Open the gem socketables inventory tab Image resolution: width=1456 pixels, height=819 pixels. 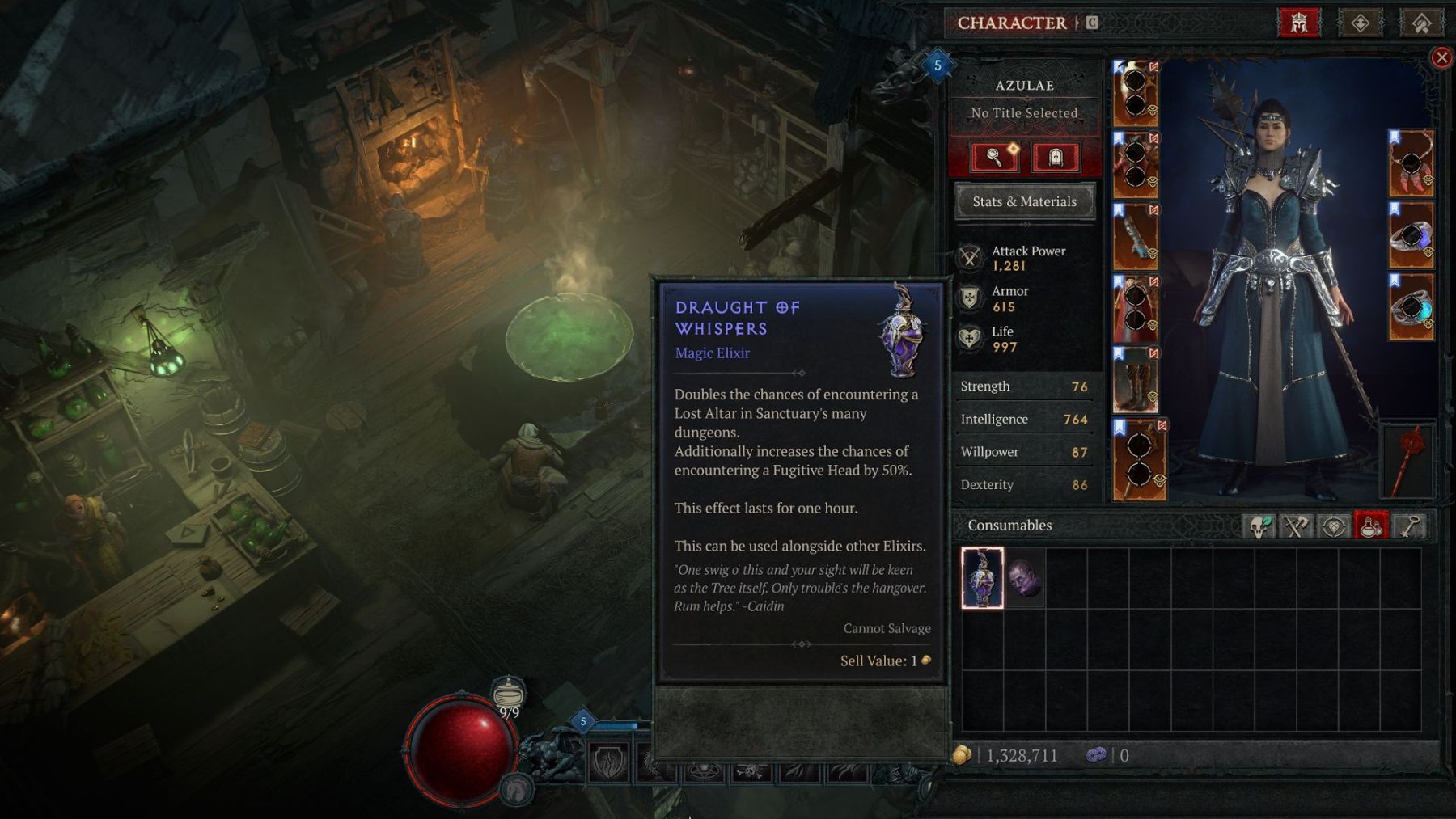[1334, 526]
